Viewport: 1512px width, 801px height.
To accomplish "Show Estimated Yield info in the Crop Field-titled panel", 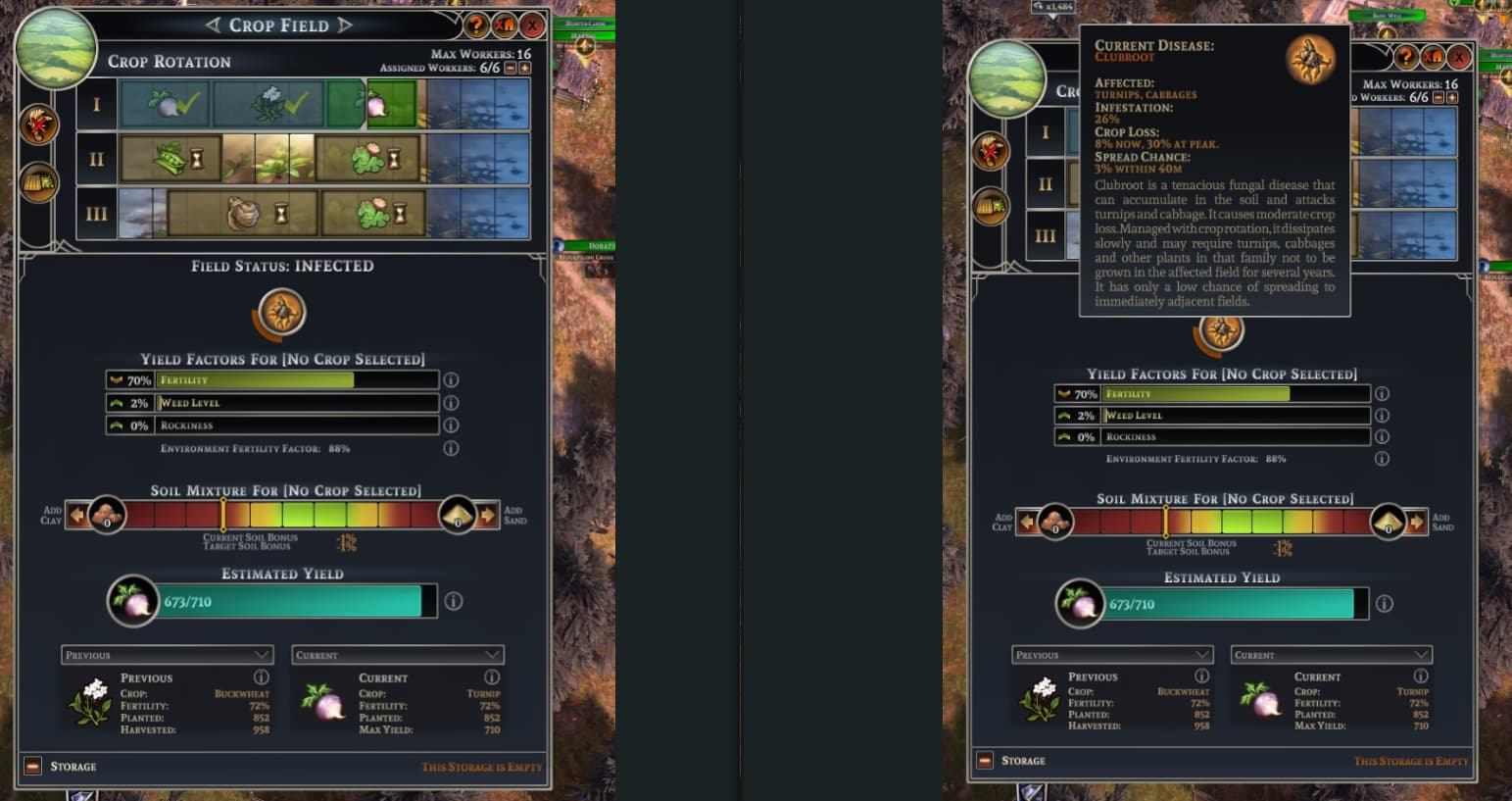I will (x=453, y=601).
